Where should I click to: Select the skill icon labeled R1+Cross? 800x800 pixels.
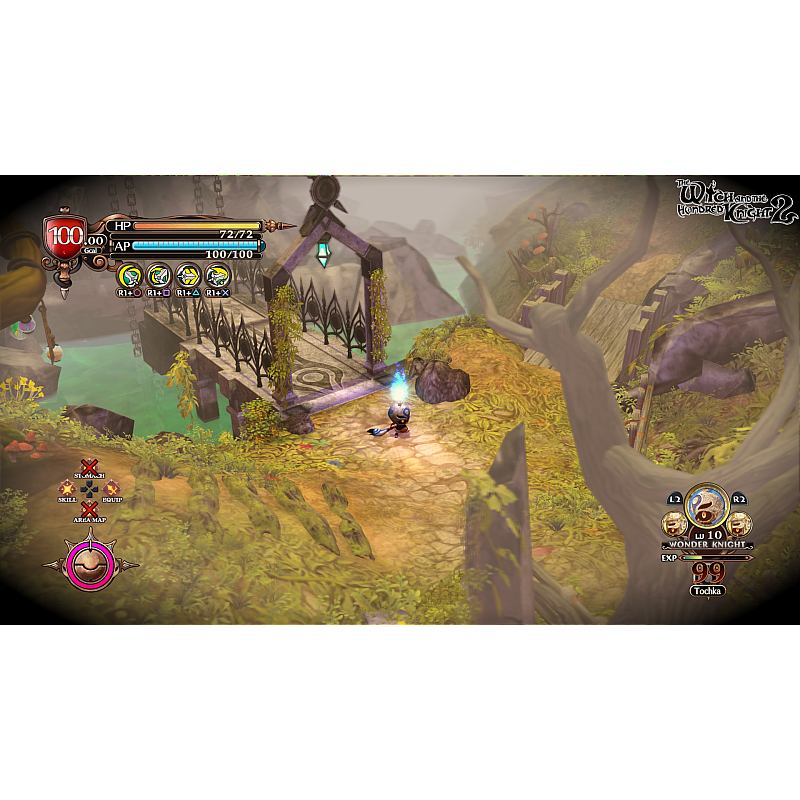[217, 275]
